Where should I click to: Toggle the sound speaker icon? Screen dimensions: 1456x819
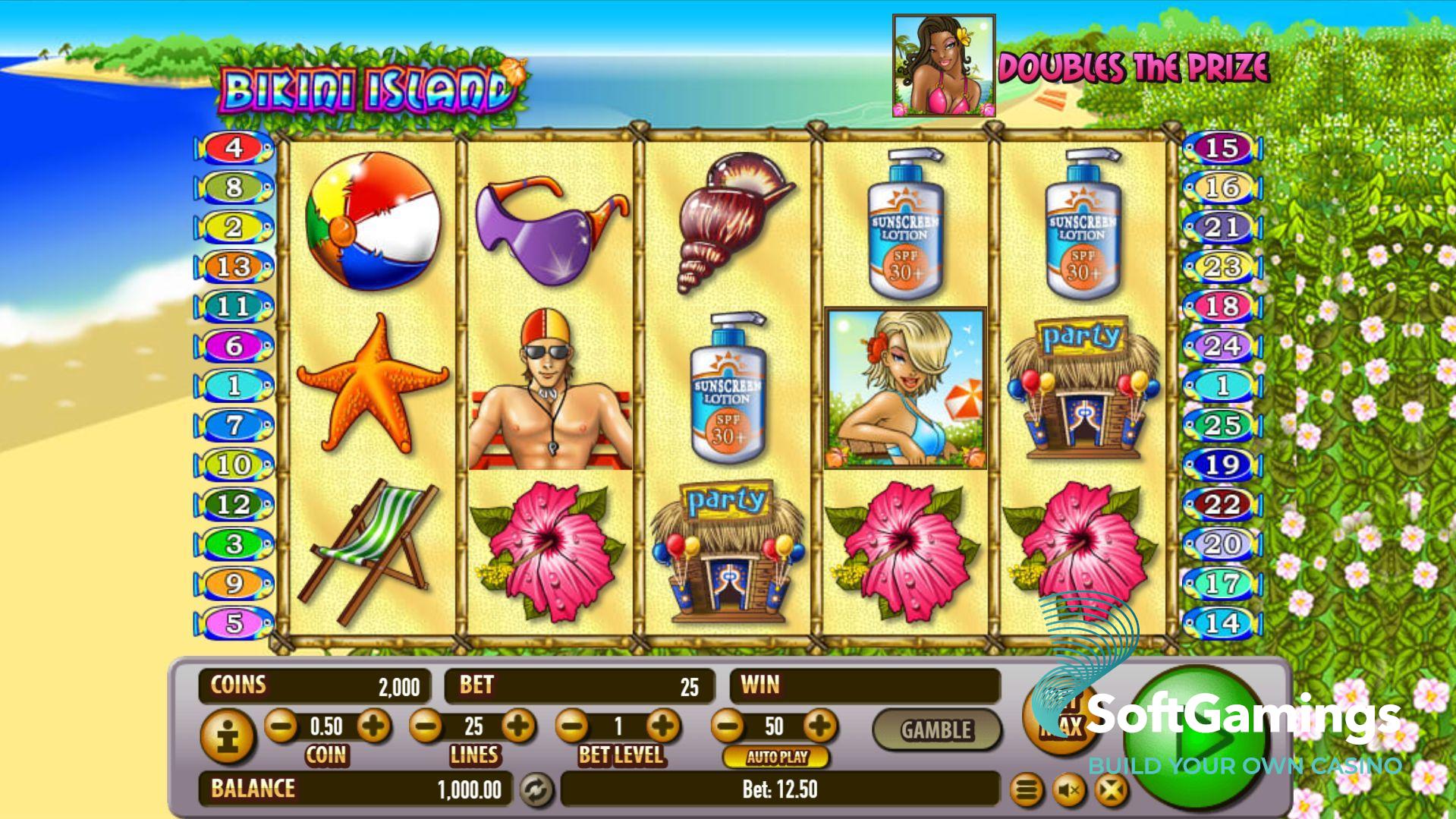[x=1068, y=791]
